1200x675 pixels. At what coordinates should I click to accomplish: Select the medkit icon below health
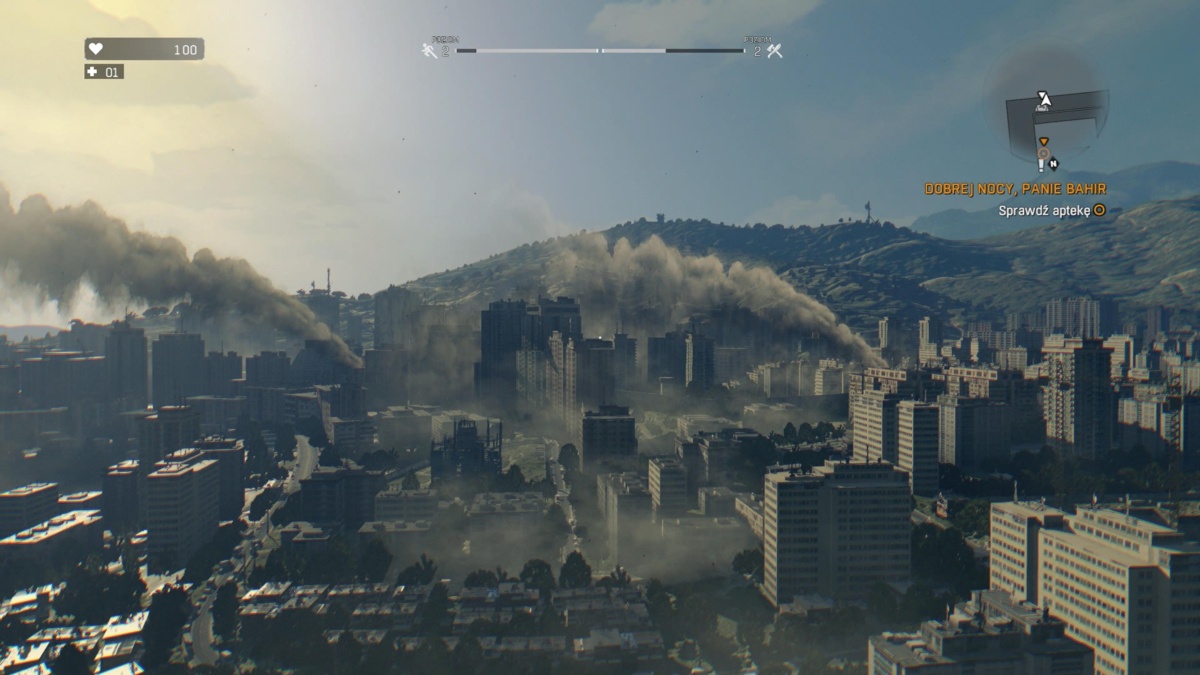click(93, 72)
